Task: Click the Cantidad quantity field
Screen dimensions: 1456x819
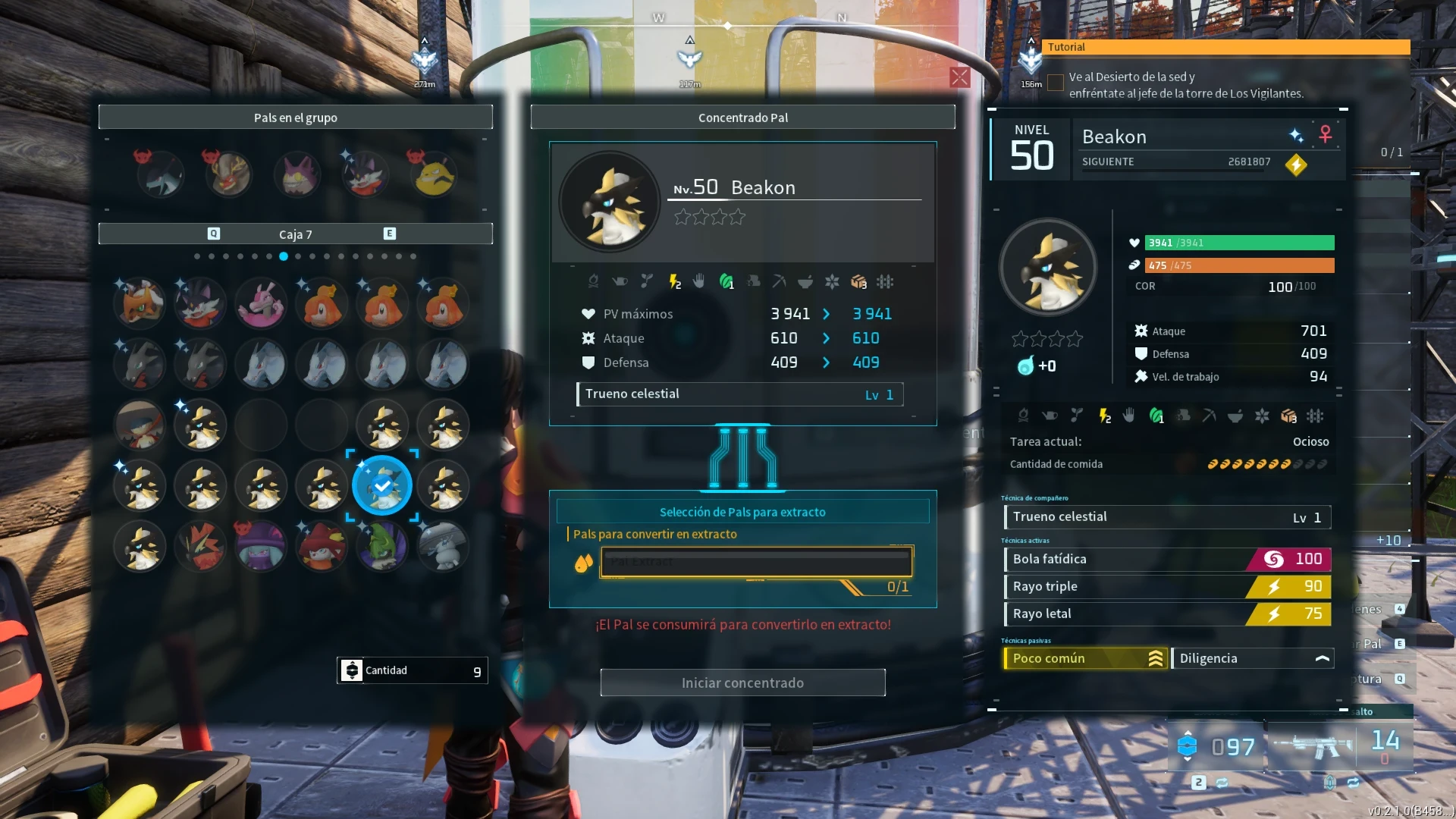Action: coord(413,670)
